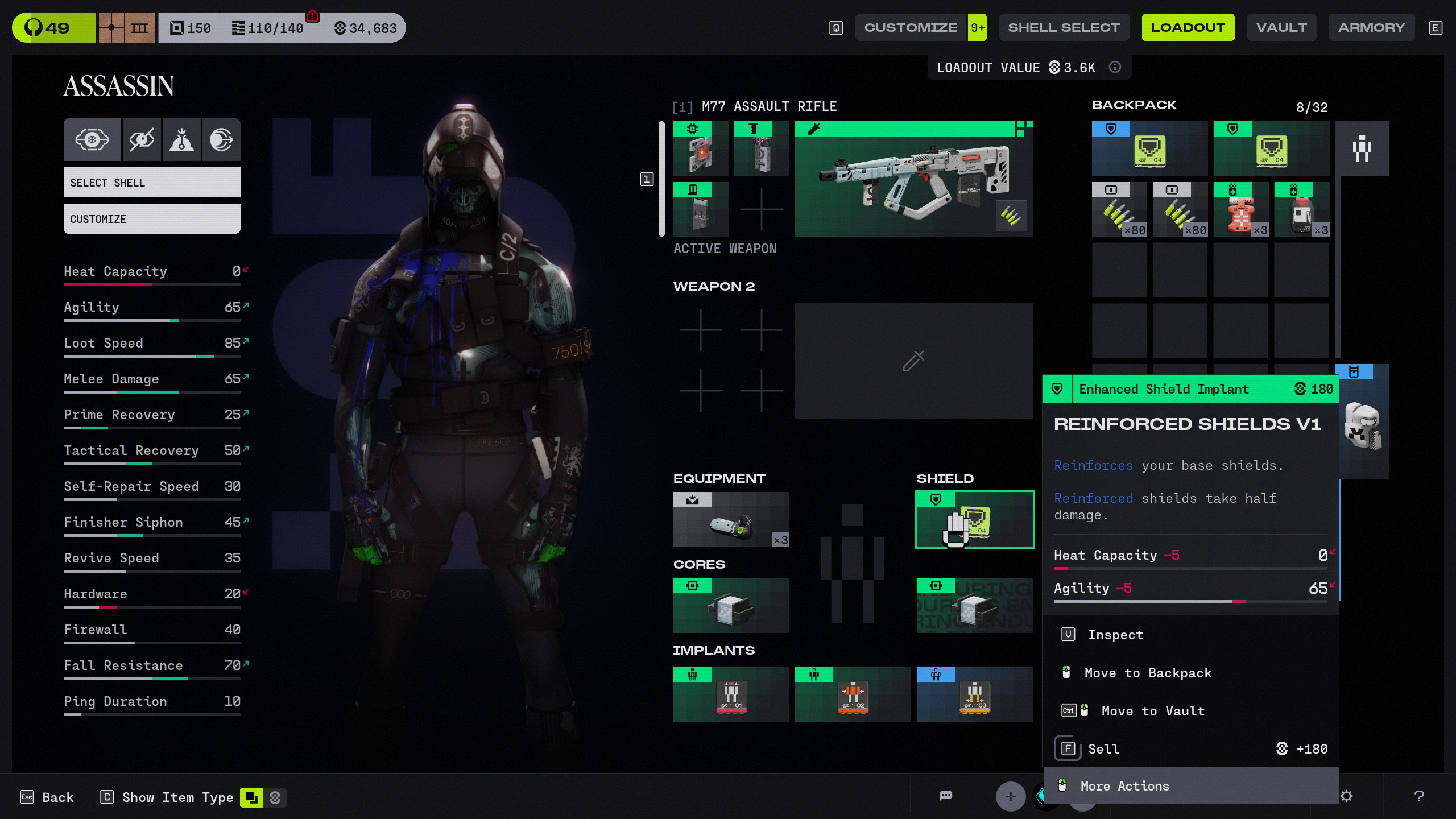This screenshot has height=819, width=1456.
Task: Select the M77 Assault Rifle weapon slot
Action: pos(913,179)
